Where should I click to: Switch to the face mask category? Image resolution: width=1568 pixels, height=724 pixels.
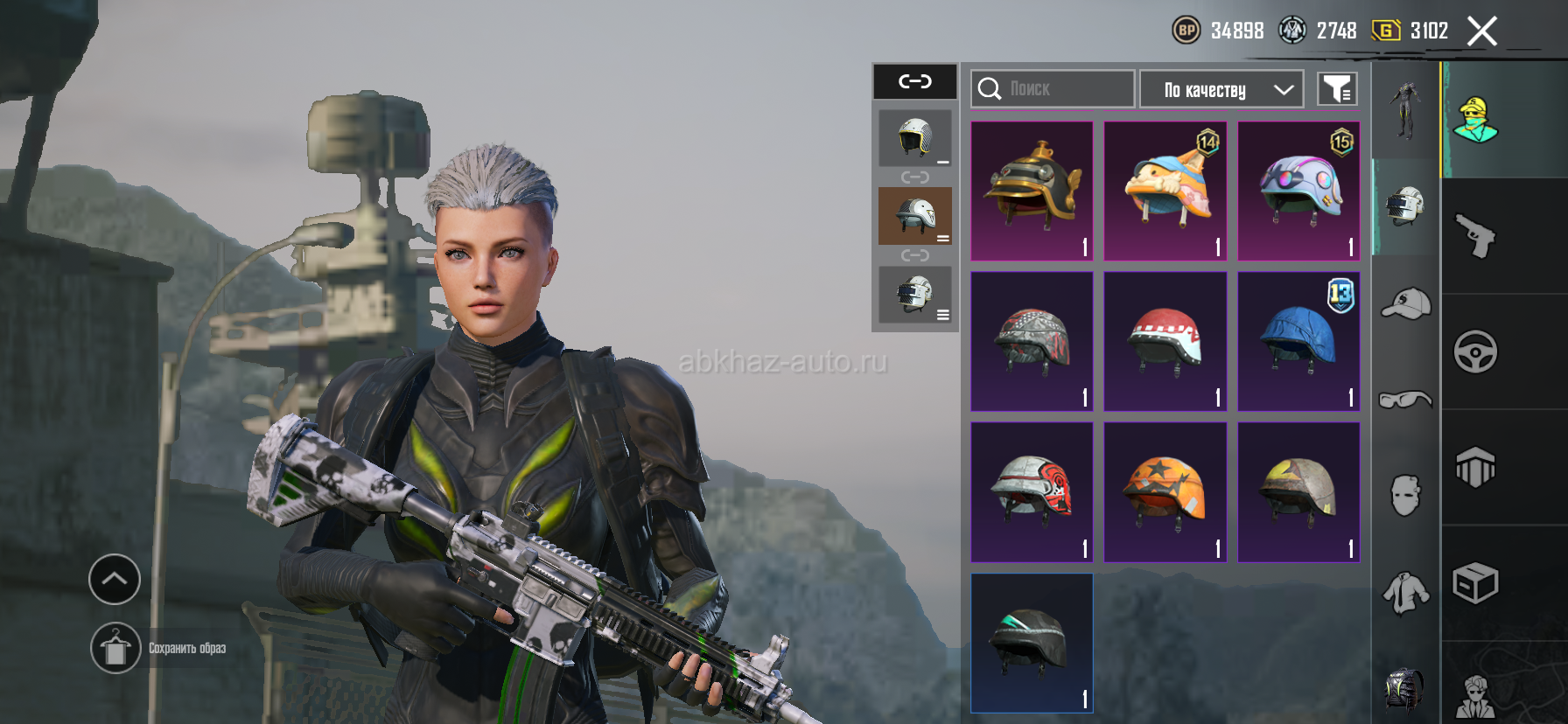coord(1405,496)
